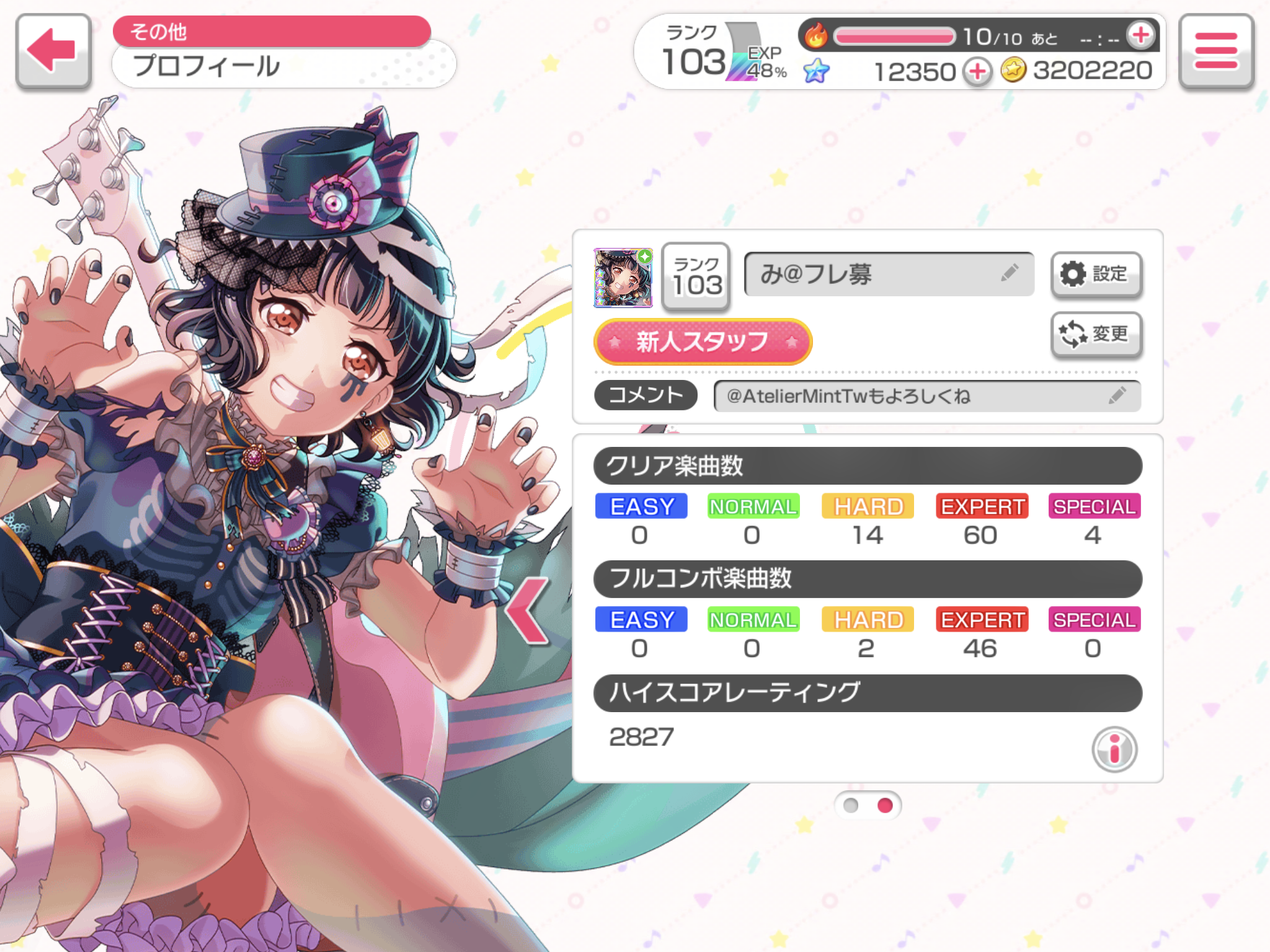
Task: Add more stars with the plus button
Action: [x=977, y=72]
